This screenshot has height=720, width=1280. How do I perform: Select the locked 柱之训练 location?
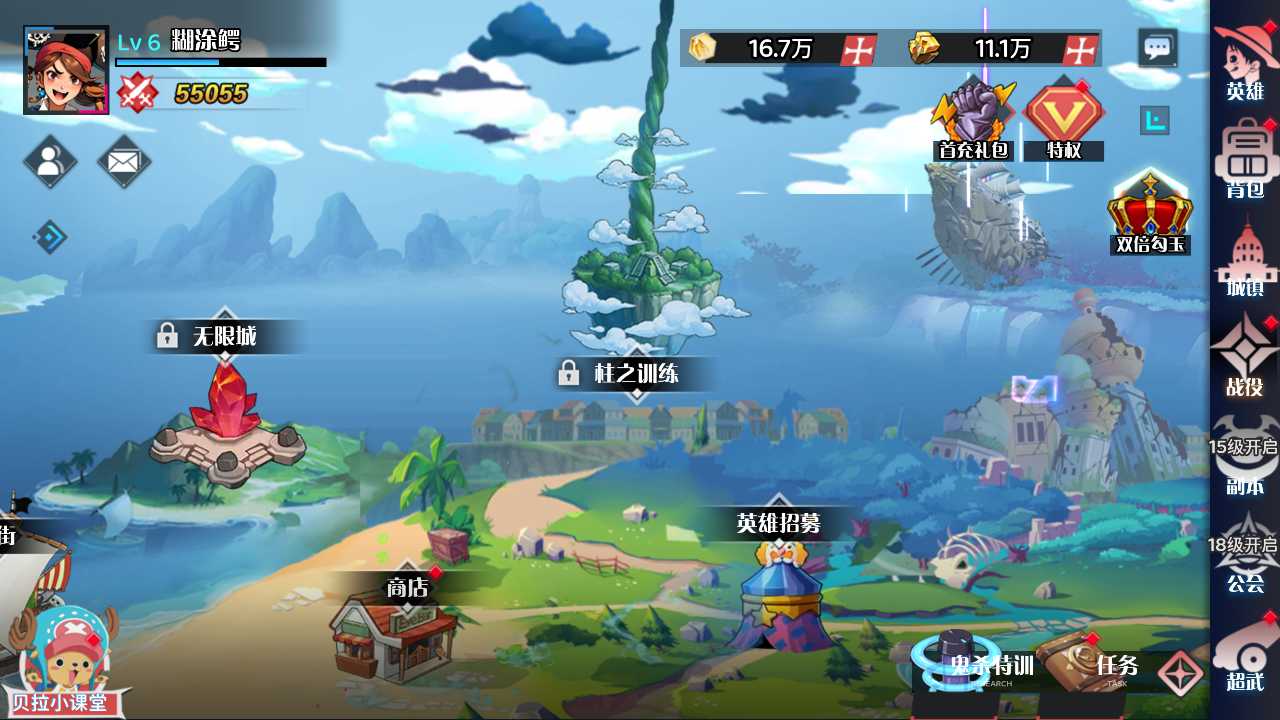[x=637, y=374]
